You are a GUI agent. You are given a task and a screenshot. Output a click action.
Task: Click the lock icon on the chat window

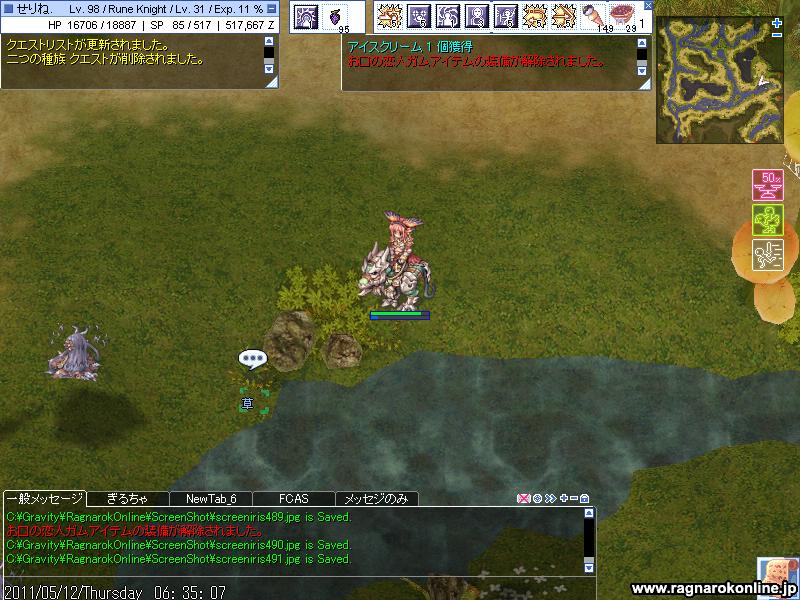pyautogui.click(x=585, y=498)
